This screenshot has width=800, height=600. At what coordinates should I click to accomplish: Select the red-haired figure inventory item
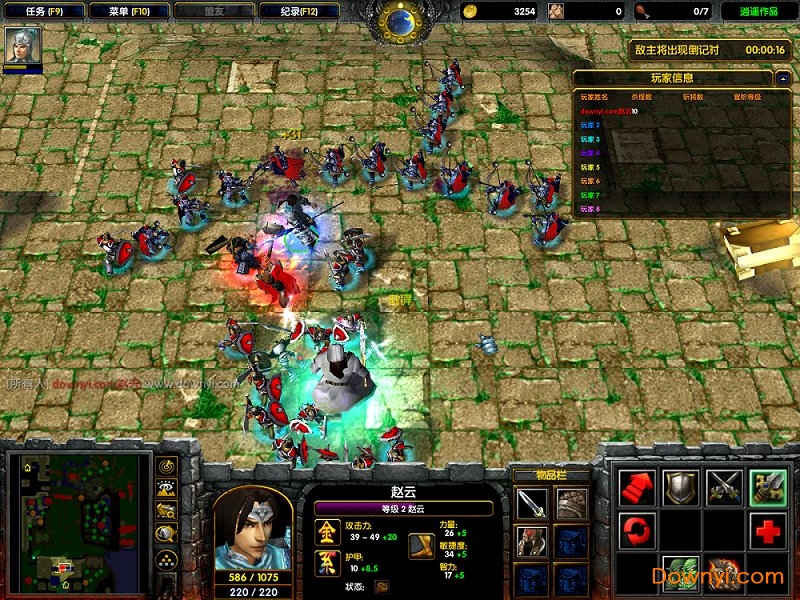point(532,541)
